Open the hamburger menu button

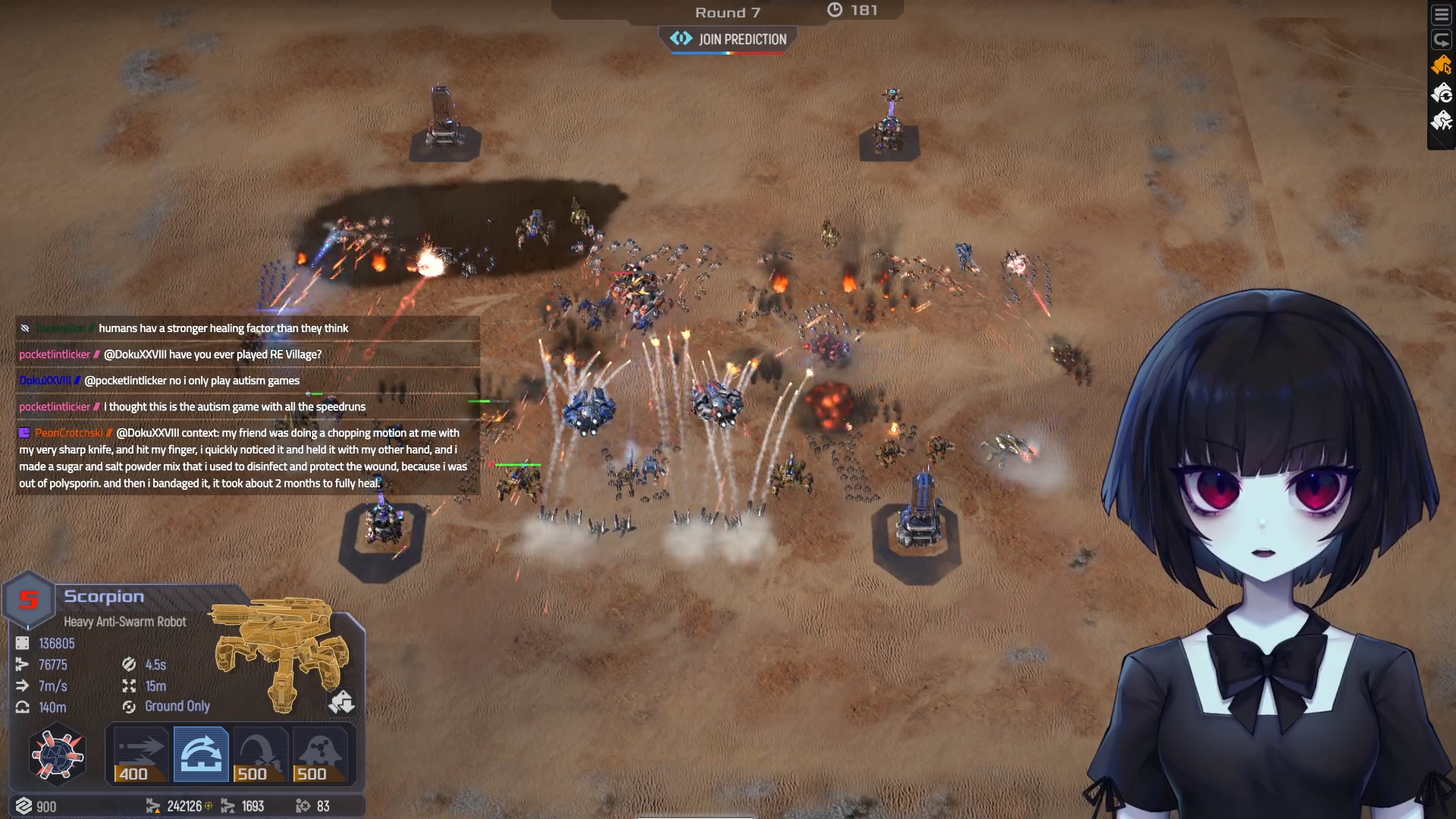[1441, 15]
